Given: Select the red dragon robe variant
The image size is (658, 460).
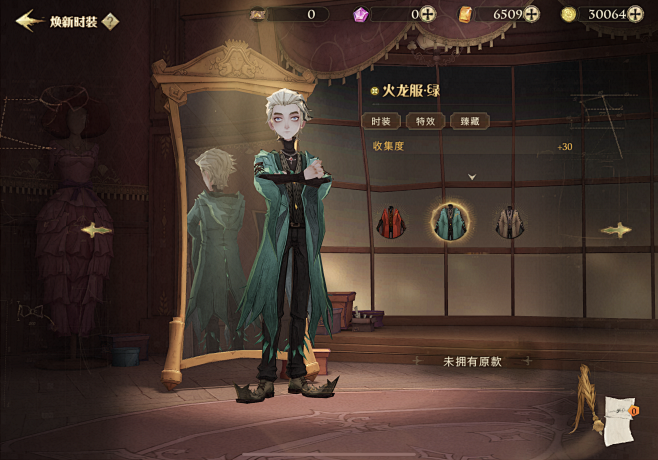Looking at the screenshot, I should (389, 221).
